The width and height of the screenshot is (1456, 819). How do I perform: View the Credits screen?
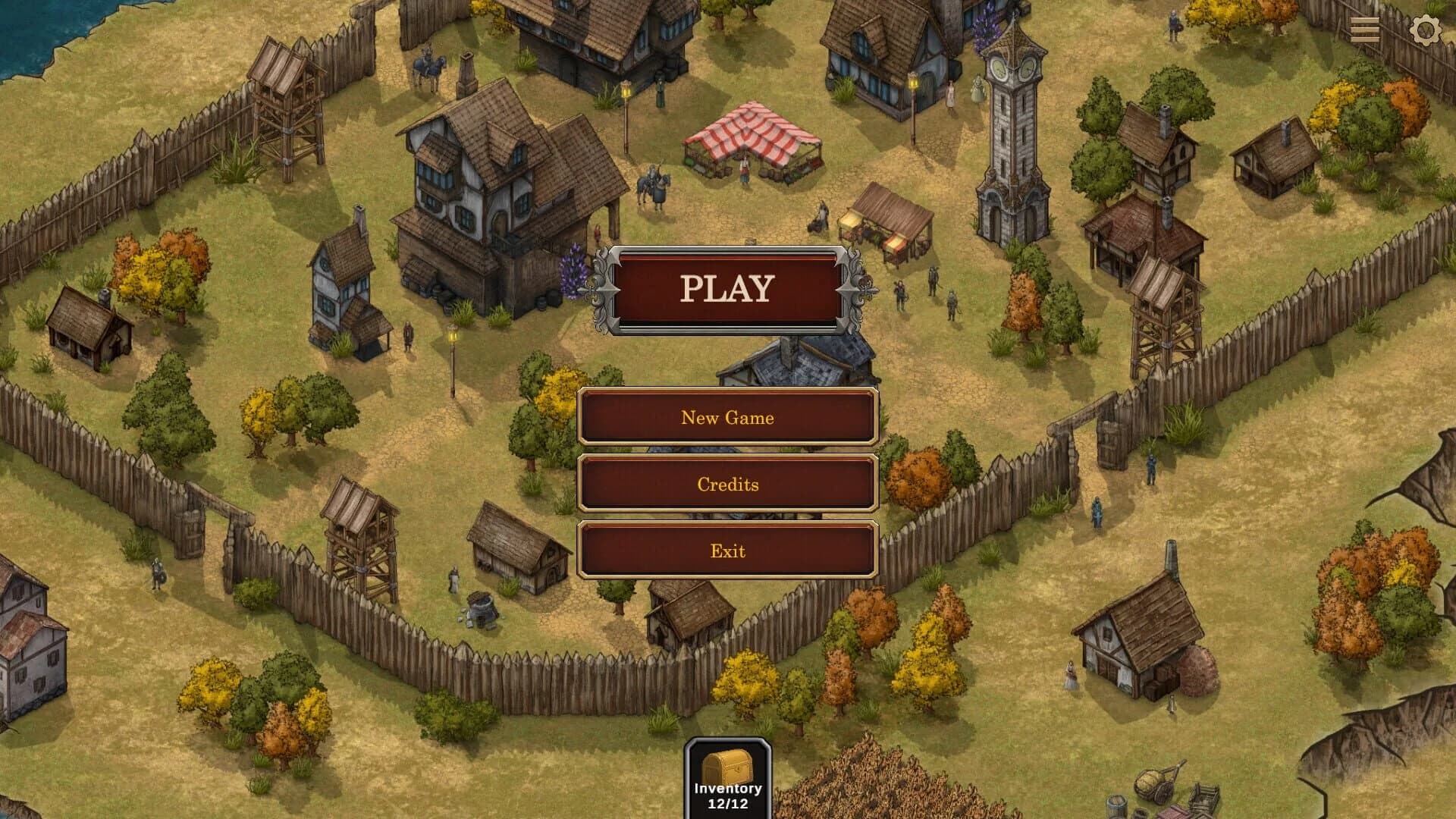coord(726,485)
